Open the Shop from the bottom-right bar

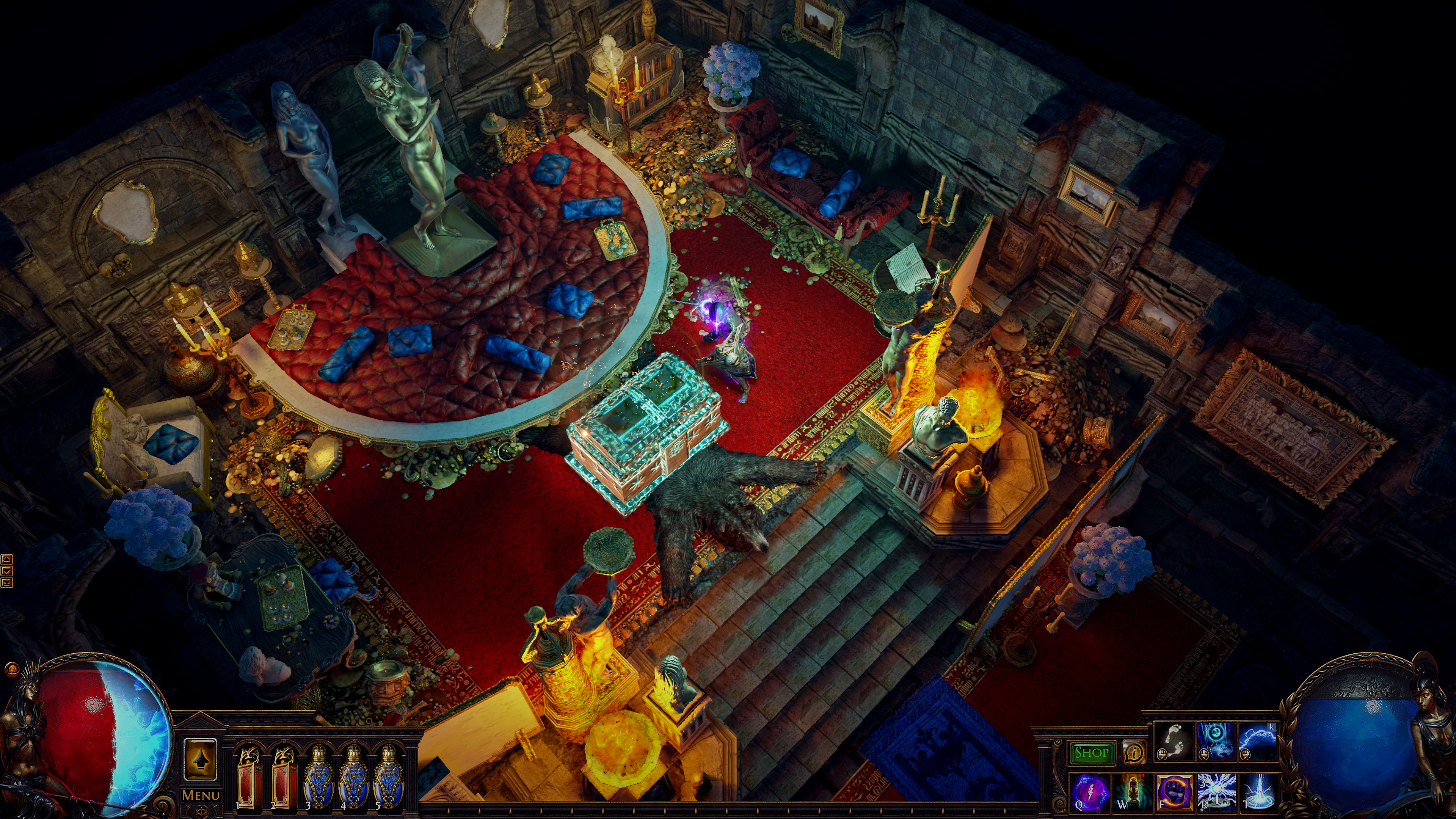point(1092,753)
